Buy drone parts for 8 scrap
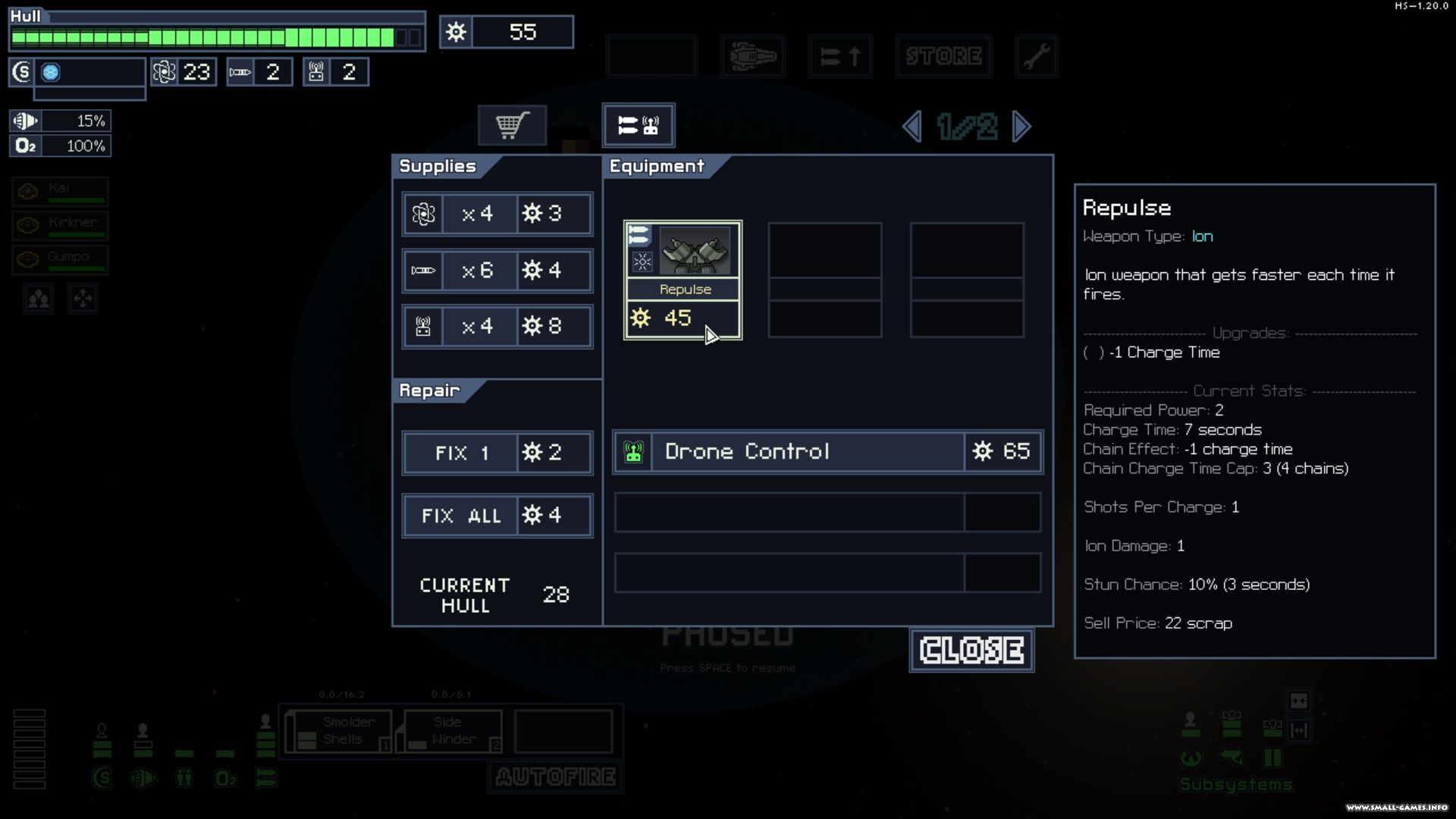 pyautogui.click(x=497, y=327)
